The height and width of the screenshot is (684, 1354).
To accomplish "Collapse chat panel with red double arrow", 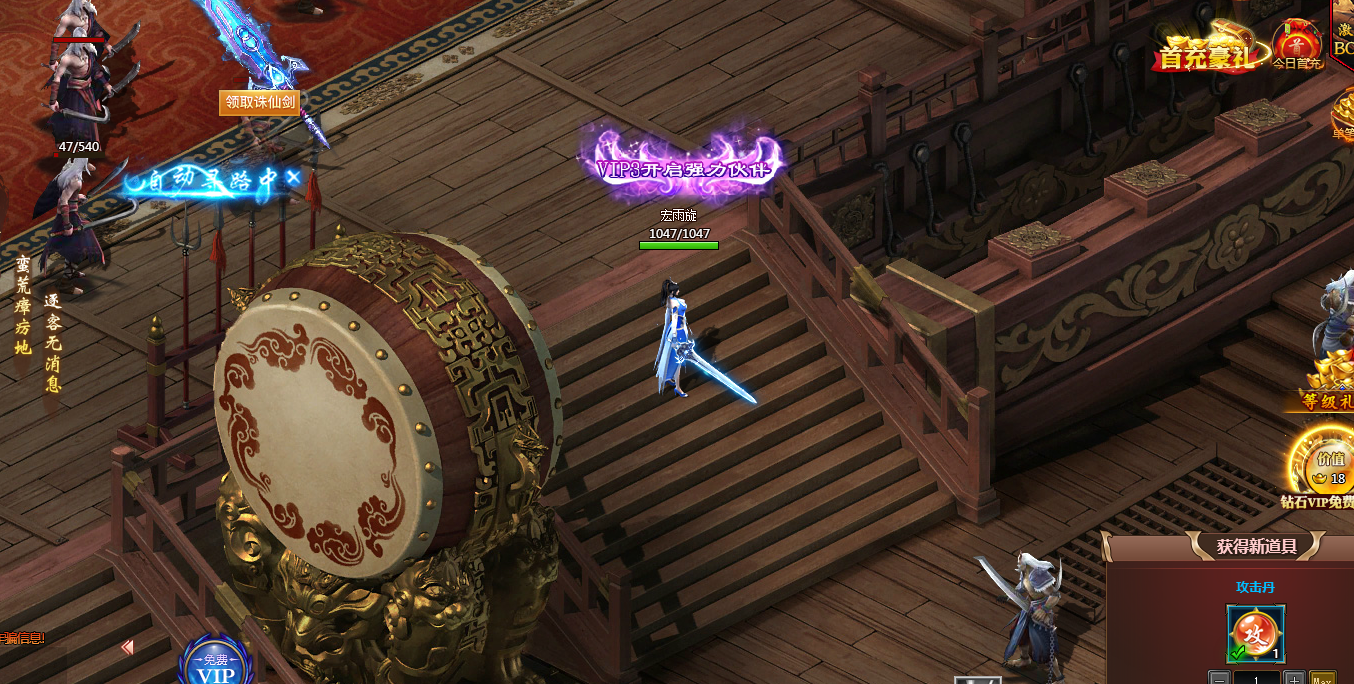I will pyautogui.click(x=127, y=648).
